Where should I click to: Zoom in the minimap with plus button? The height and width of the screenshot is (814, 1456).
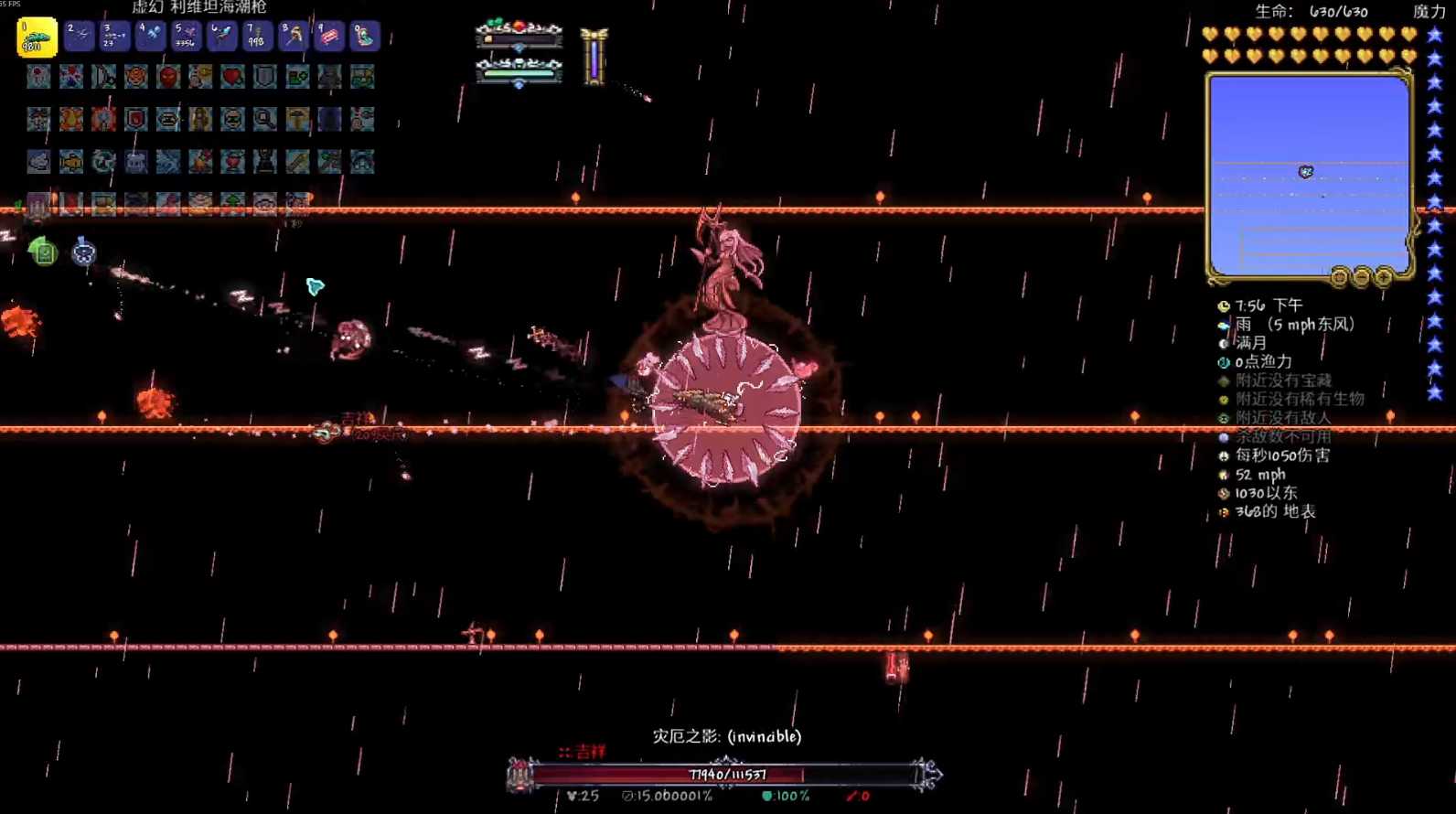pyautogui.click(x=1384, y=276)
